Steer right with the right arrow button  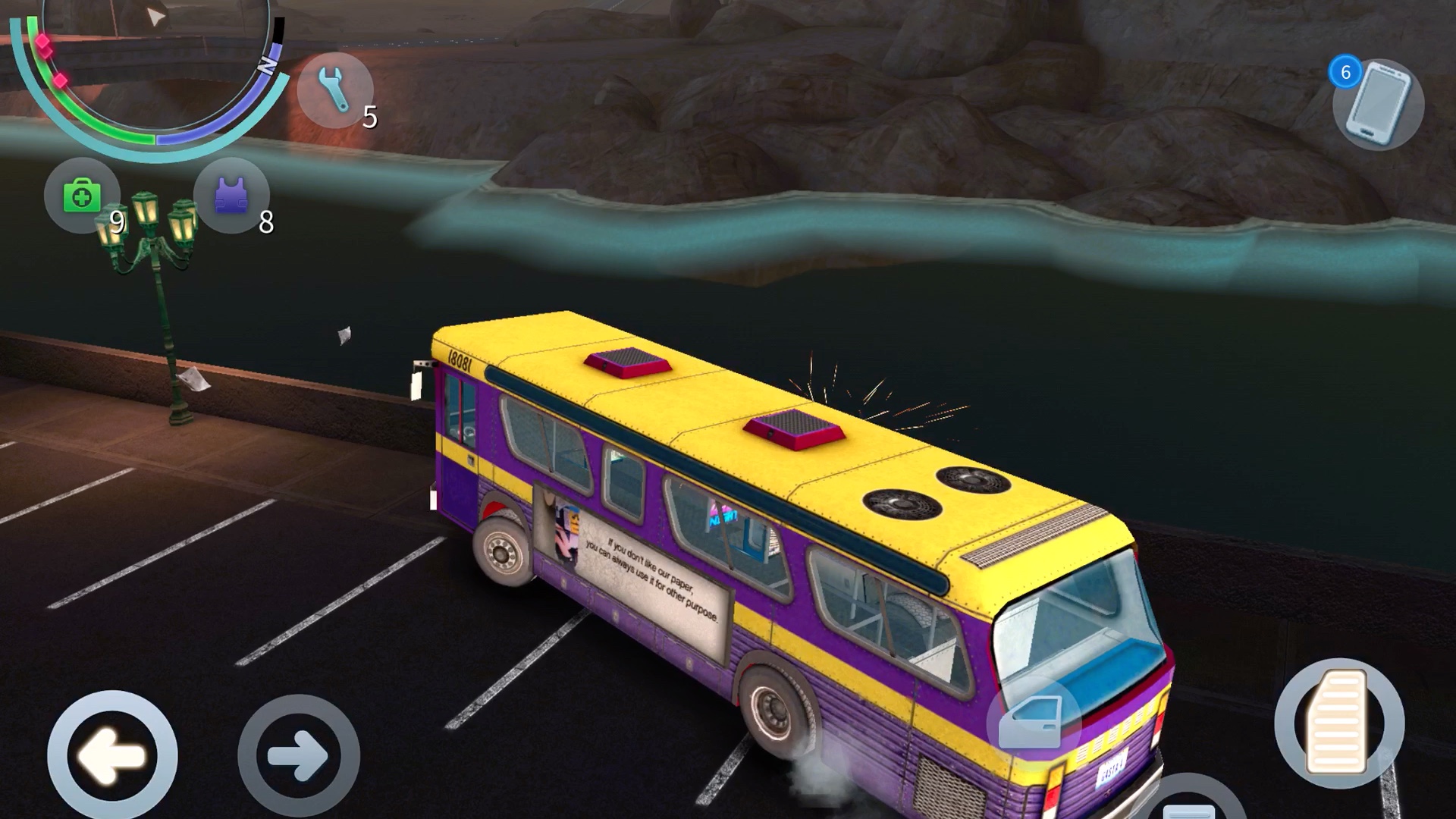click(298, 755)
